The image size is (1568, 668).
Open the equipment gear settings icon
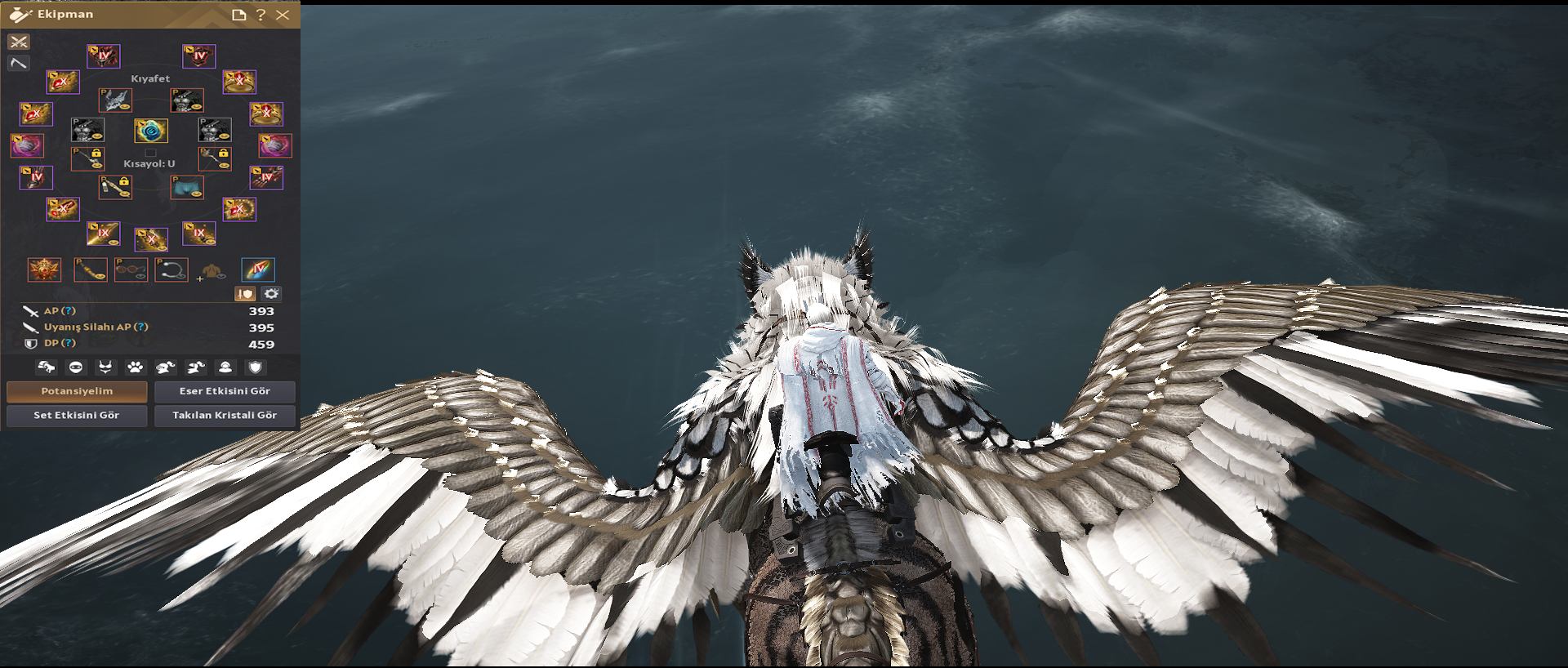271,293
